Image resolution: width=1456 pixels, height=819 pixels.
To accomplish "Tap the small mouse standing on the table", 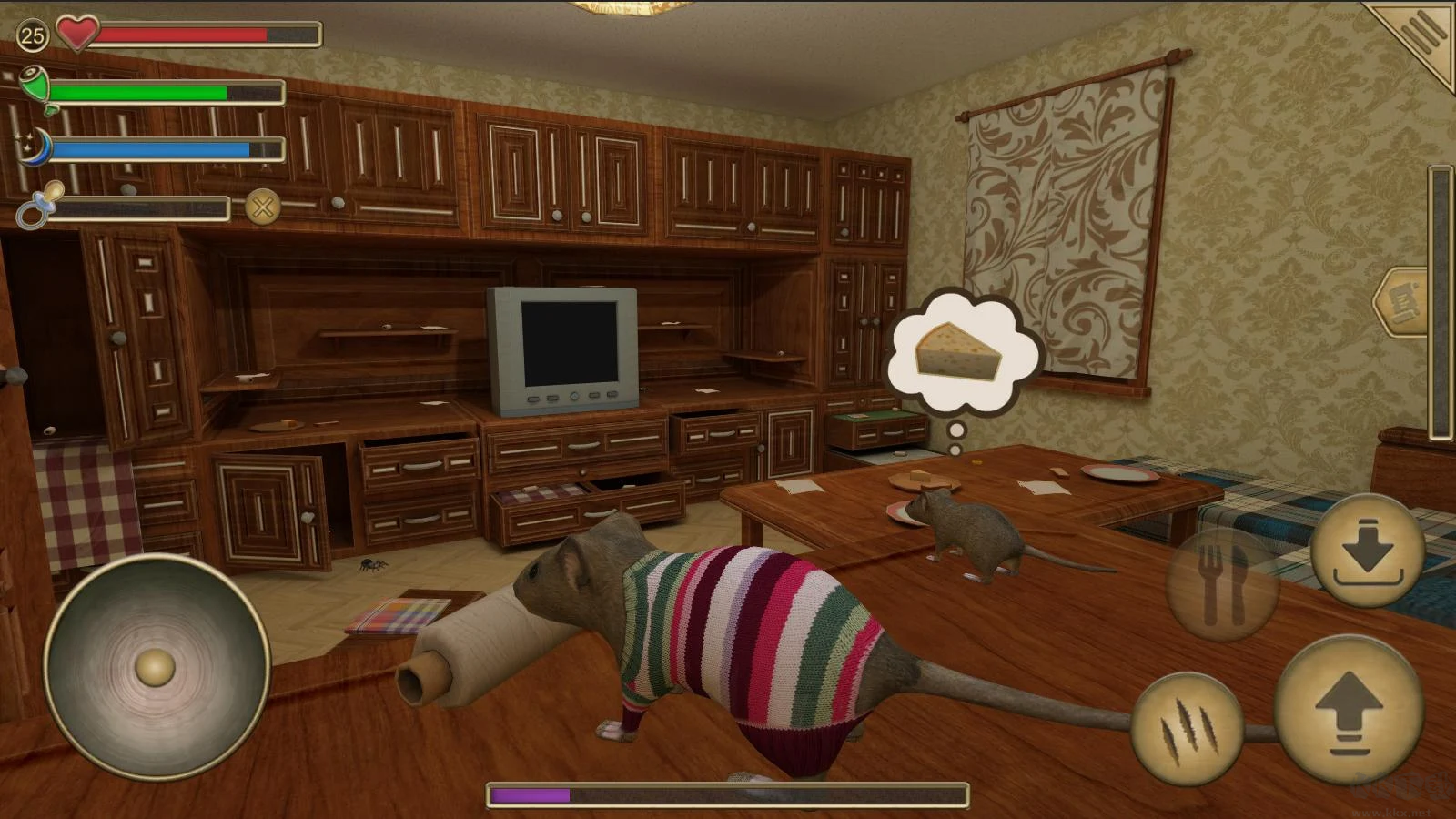I will coord(965,528).
